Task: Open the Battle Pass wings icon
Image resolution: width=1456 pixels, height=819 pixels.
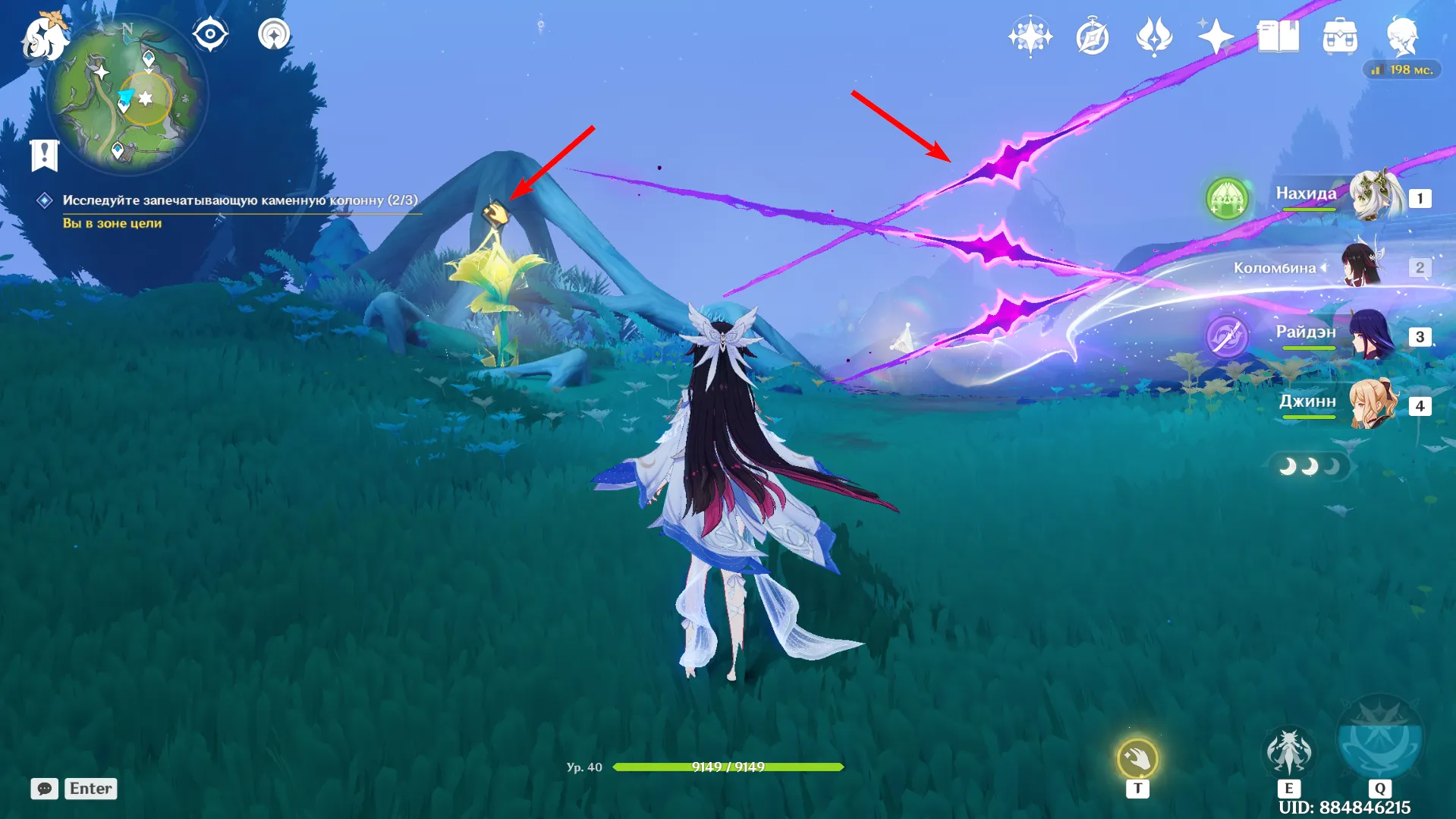Action: tap(1153, 35)
